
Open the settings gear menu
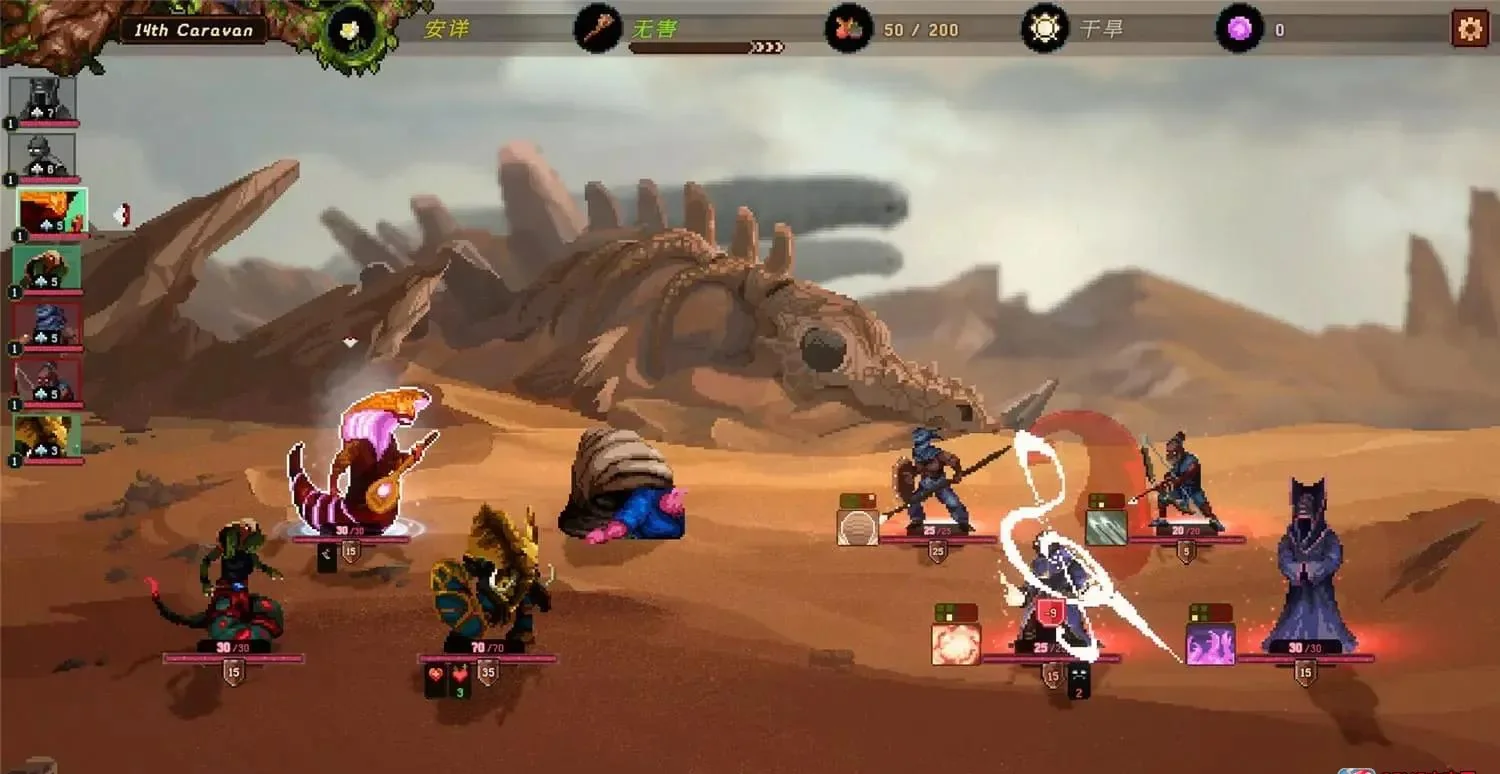tap(1469, 29)
